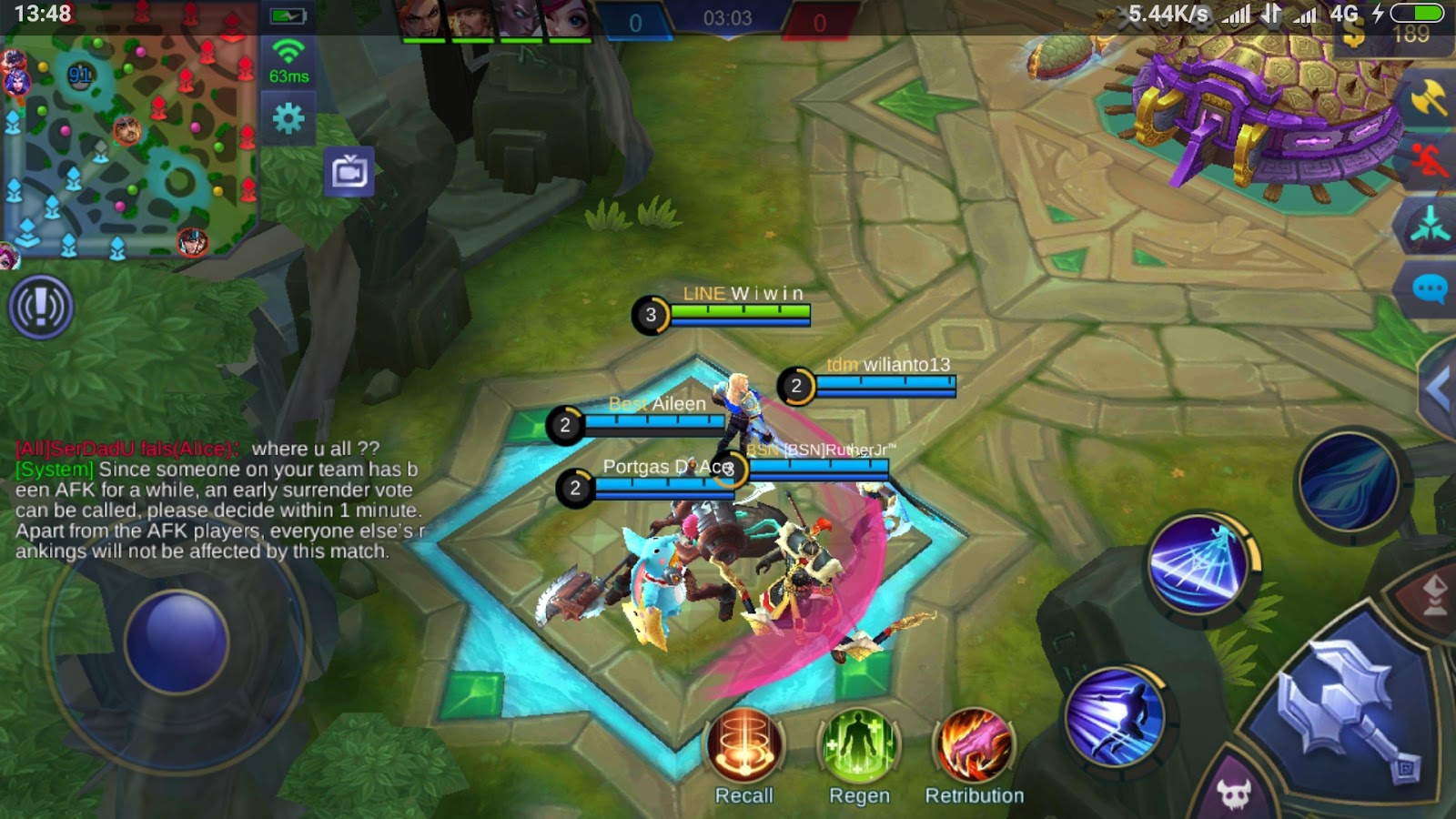Select hero portrait of LINE Wiwin

[x=652, y=315]
